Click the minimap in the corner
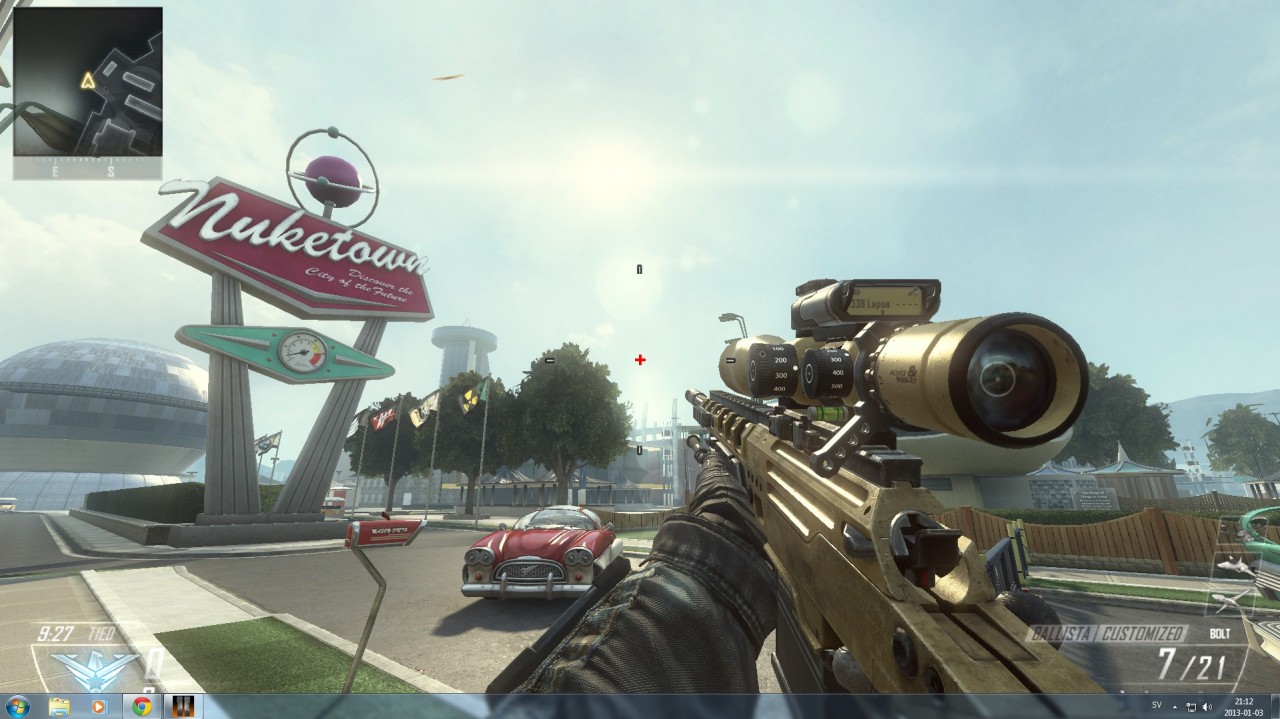1280x719 pixels. click(x=88, y=82)
